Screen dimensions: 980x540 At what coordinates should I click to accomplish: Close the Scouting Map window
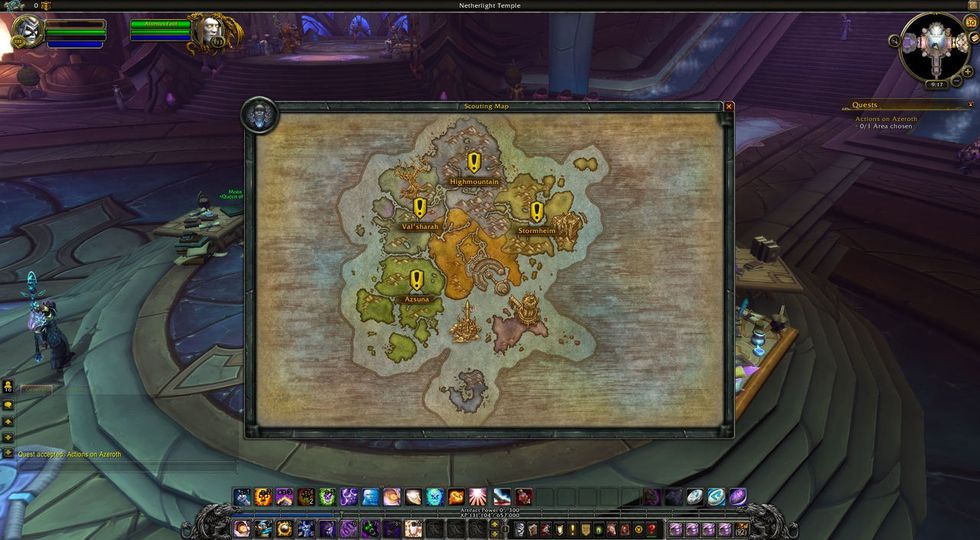tap(729, 106)
